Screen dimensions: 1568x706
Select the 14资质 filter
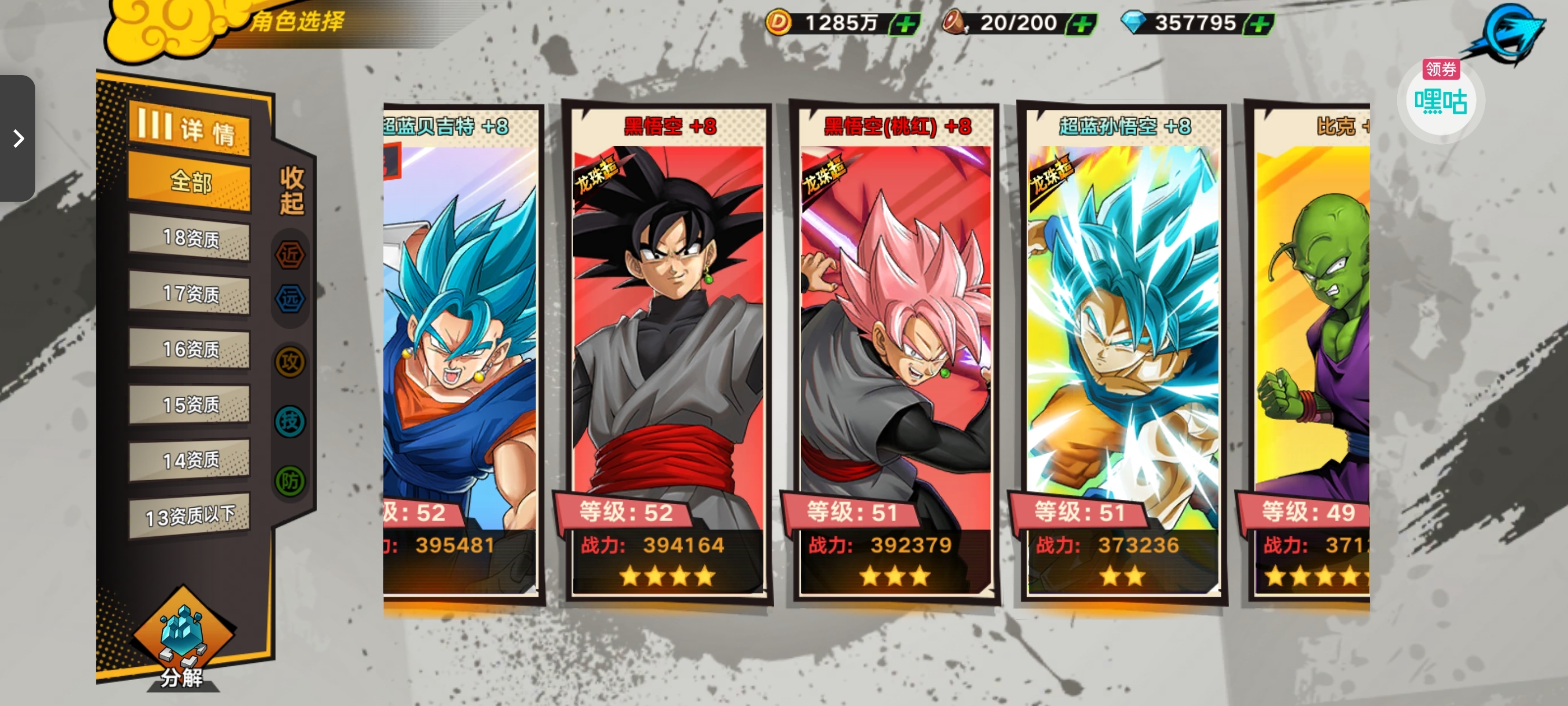189,460
